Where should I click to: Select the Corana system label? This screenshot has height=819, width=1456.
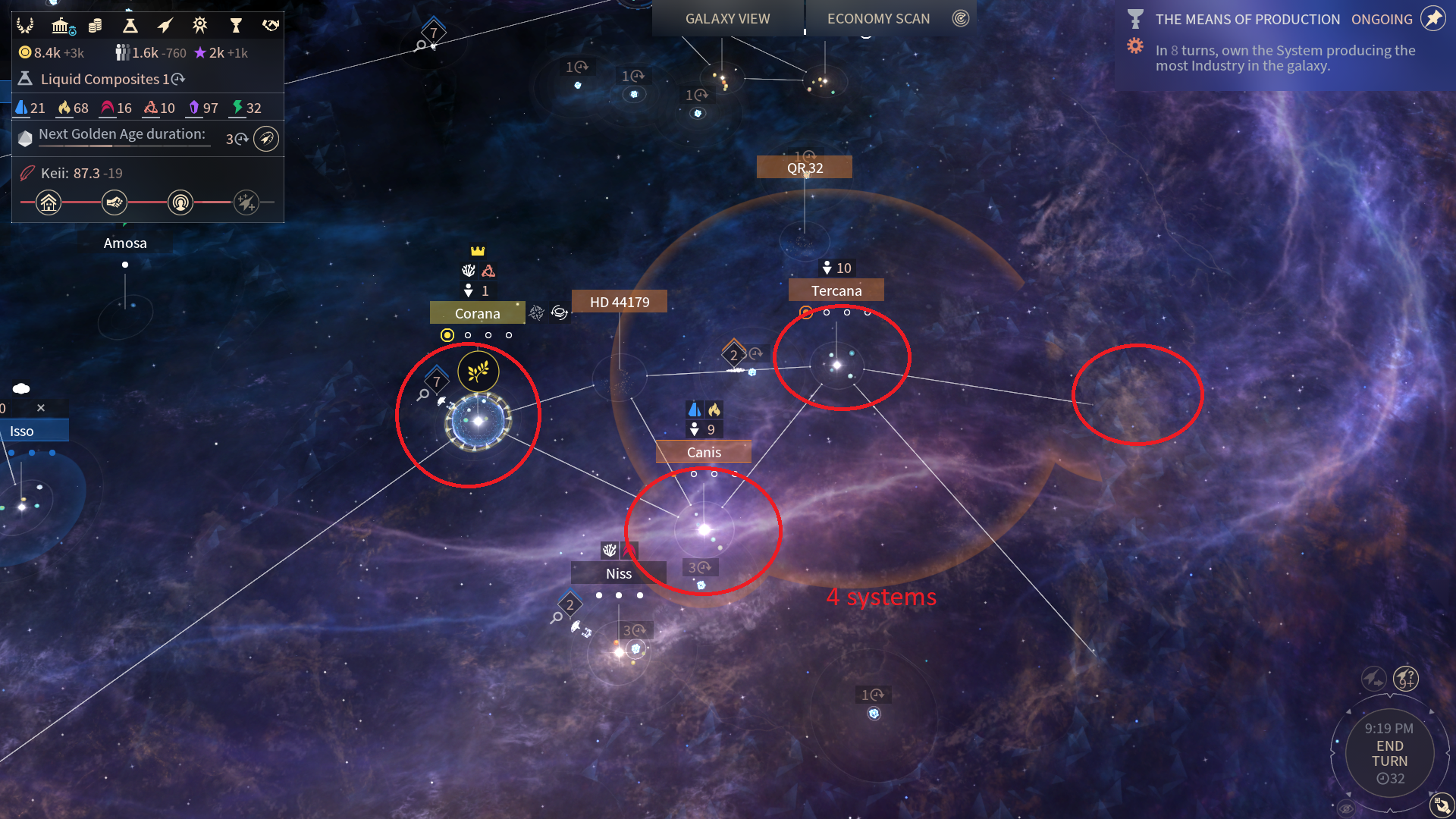click(477, 313)
